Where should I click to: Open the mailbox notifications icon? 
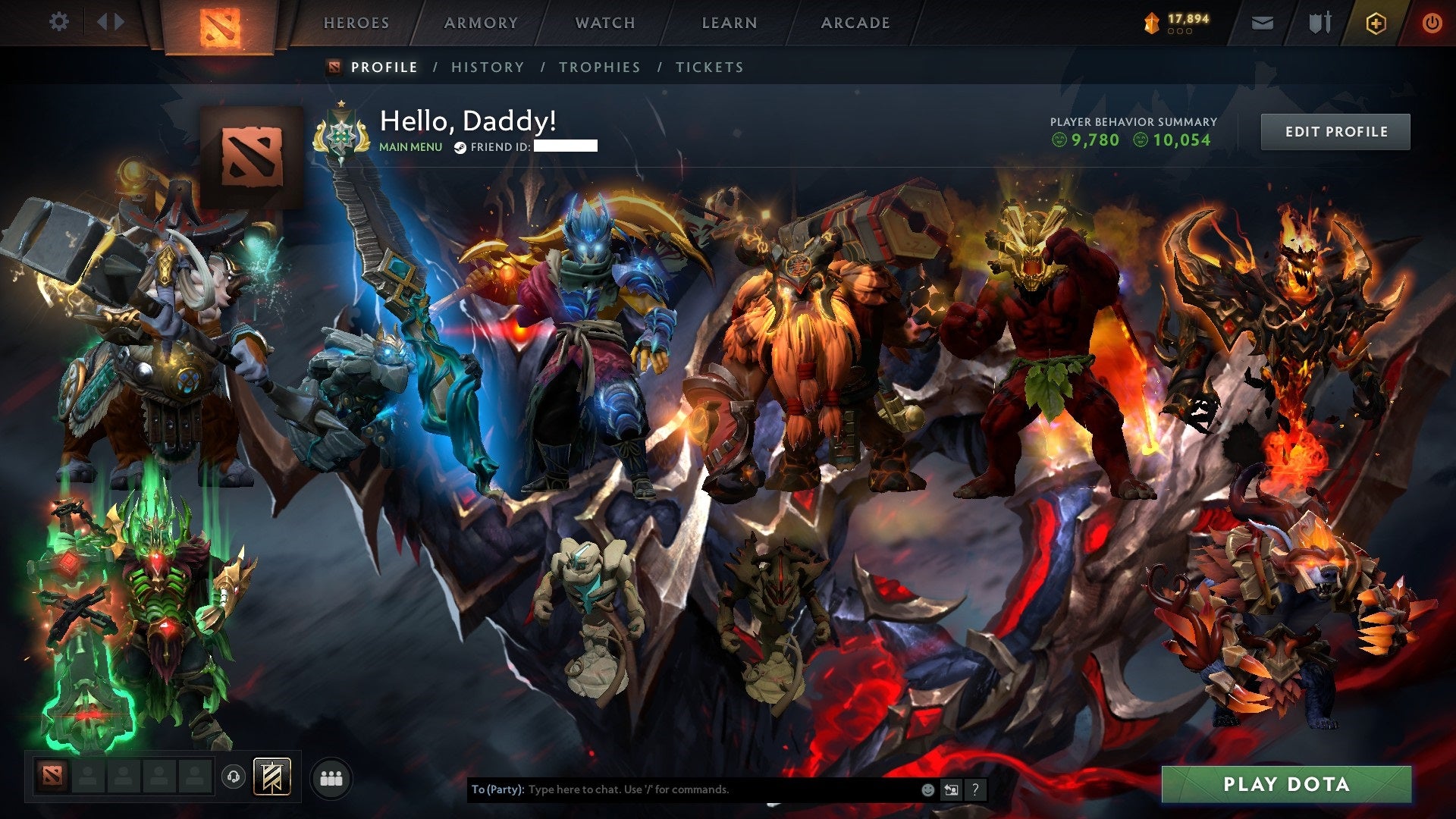[1261, 22]
